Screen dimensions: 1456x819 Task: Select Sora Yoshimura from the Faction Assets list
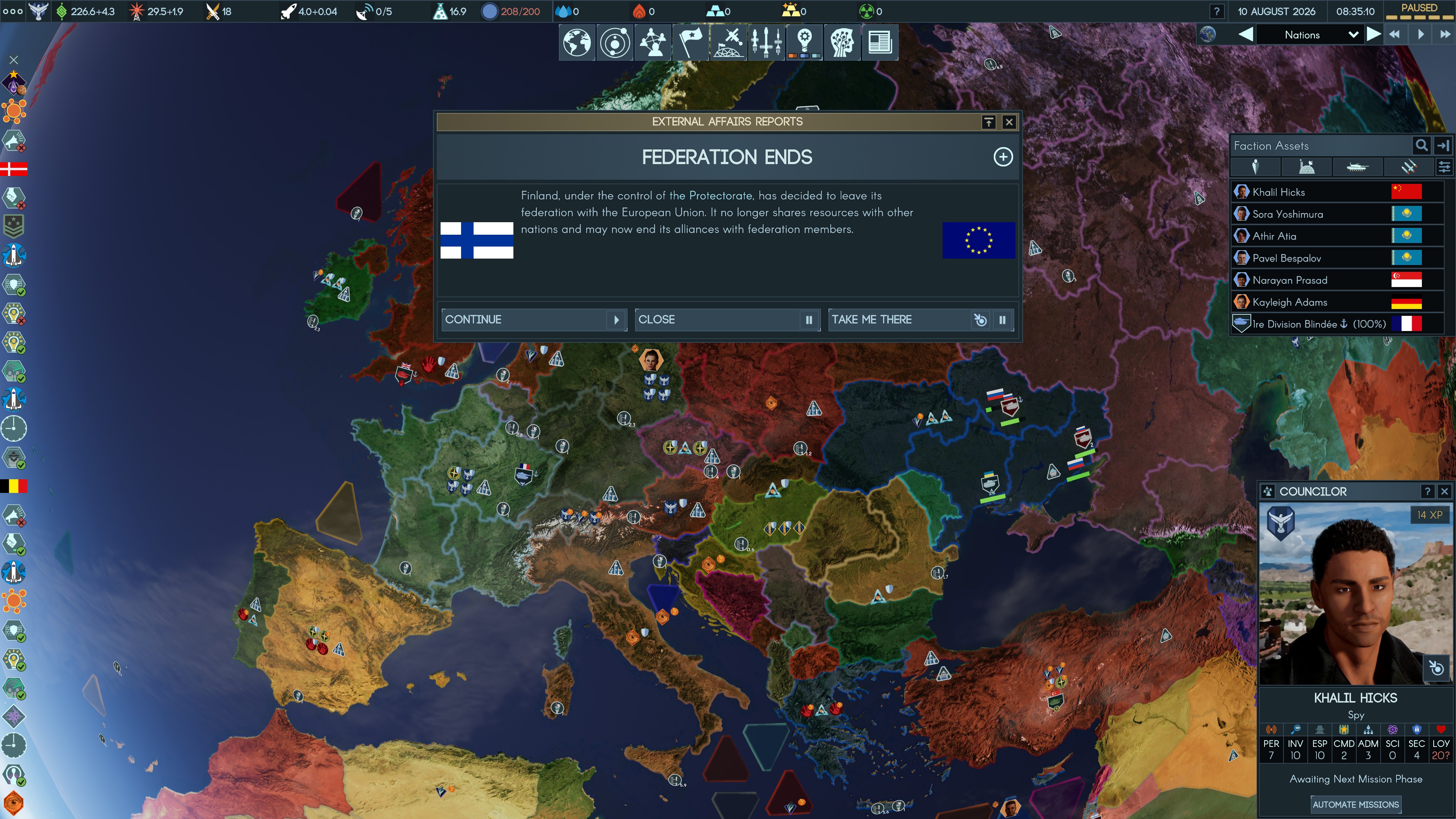coord(1287,214)
